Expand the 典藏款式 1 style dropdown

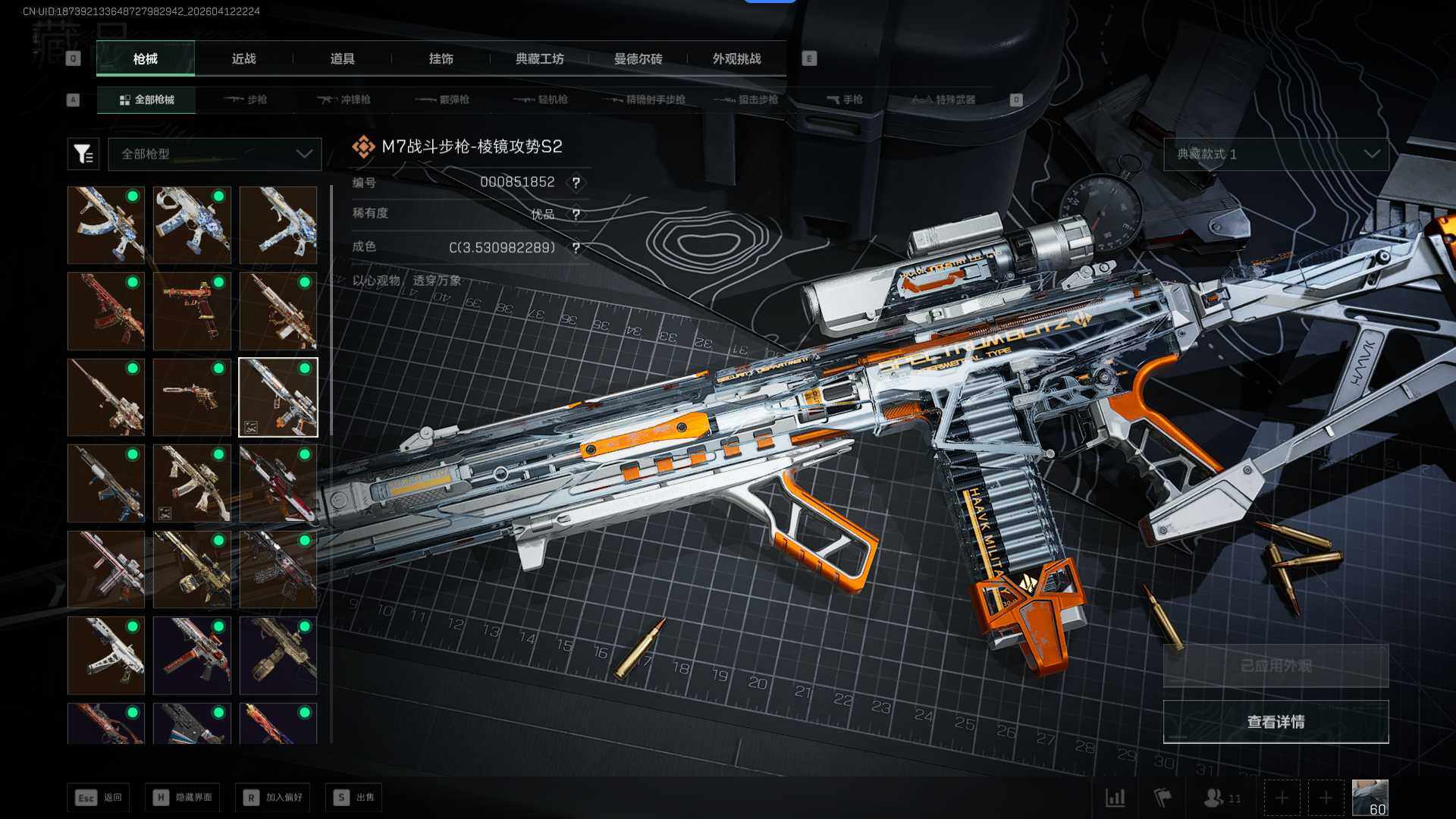(x=1276, y=154)
